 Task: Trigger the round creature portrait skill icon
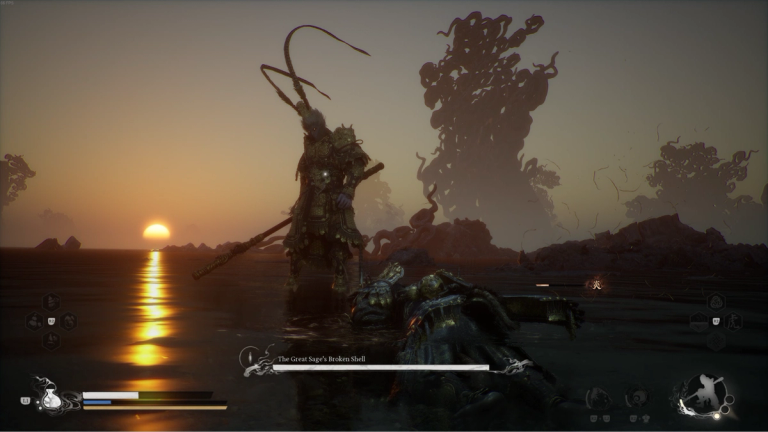[x=598, y=398]
